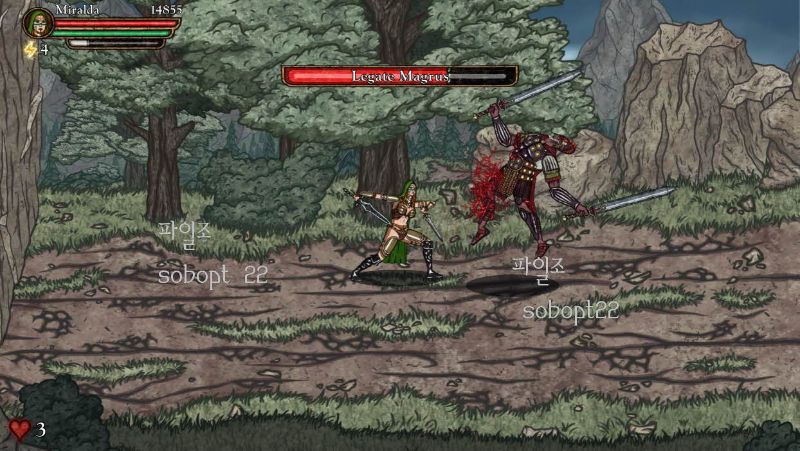
Task: Select the lightning bolt special icon
Action: [x=30, y=49]
